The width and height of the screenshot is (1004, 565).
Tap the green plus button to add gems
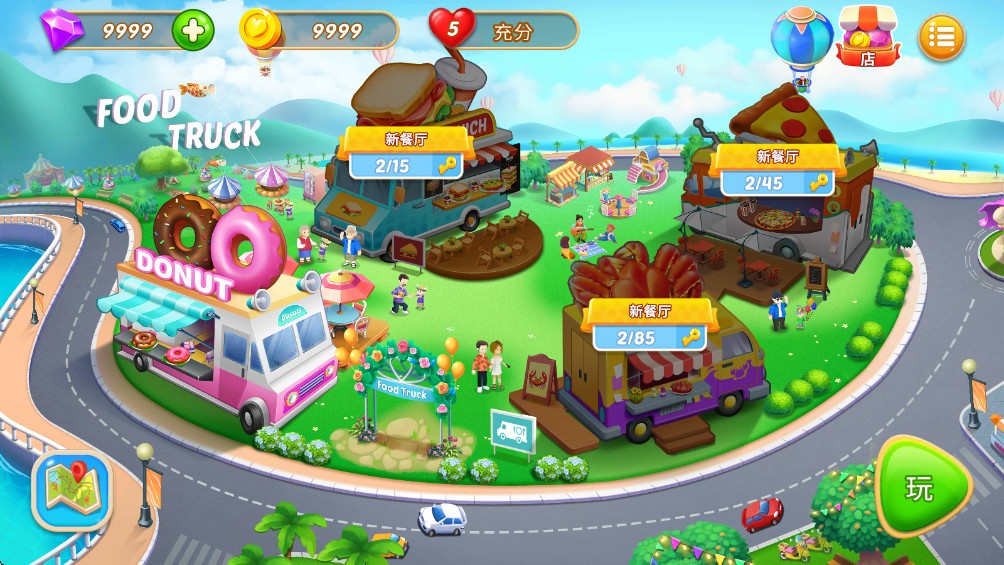193,30
